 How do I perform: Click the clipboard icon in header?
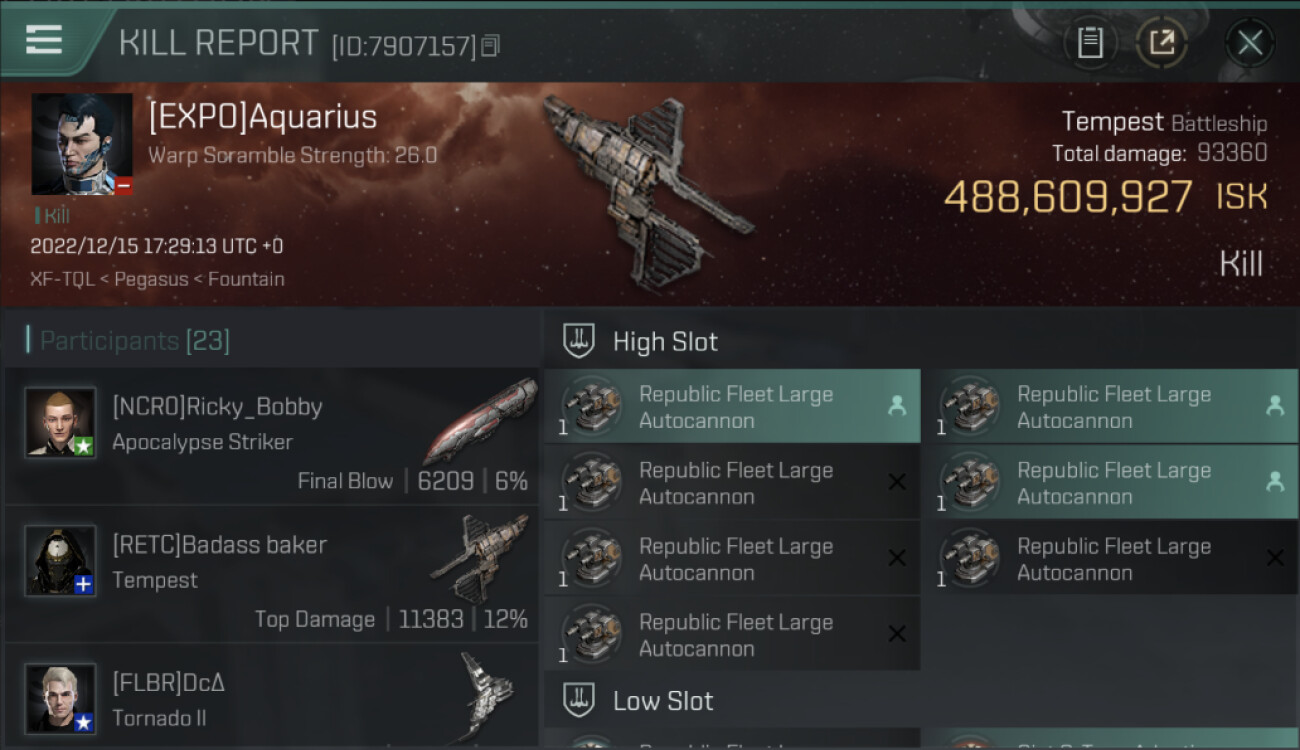1090,42
